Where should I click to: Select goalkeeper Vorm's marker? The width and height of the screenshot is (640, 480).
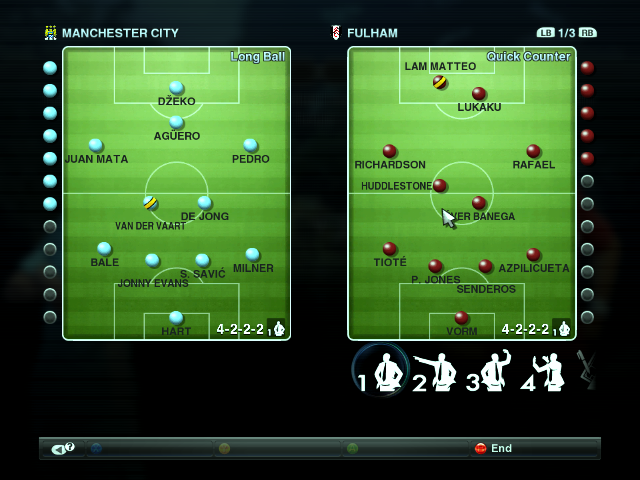(x=461, y=317)
